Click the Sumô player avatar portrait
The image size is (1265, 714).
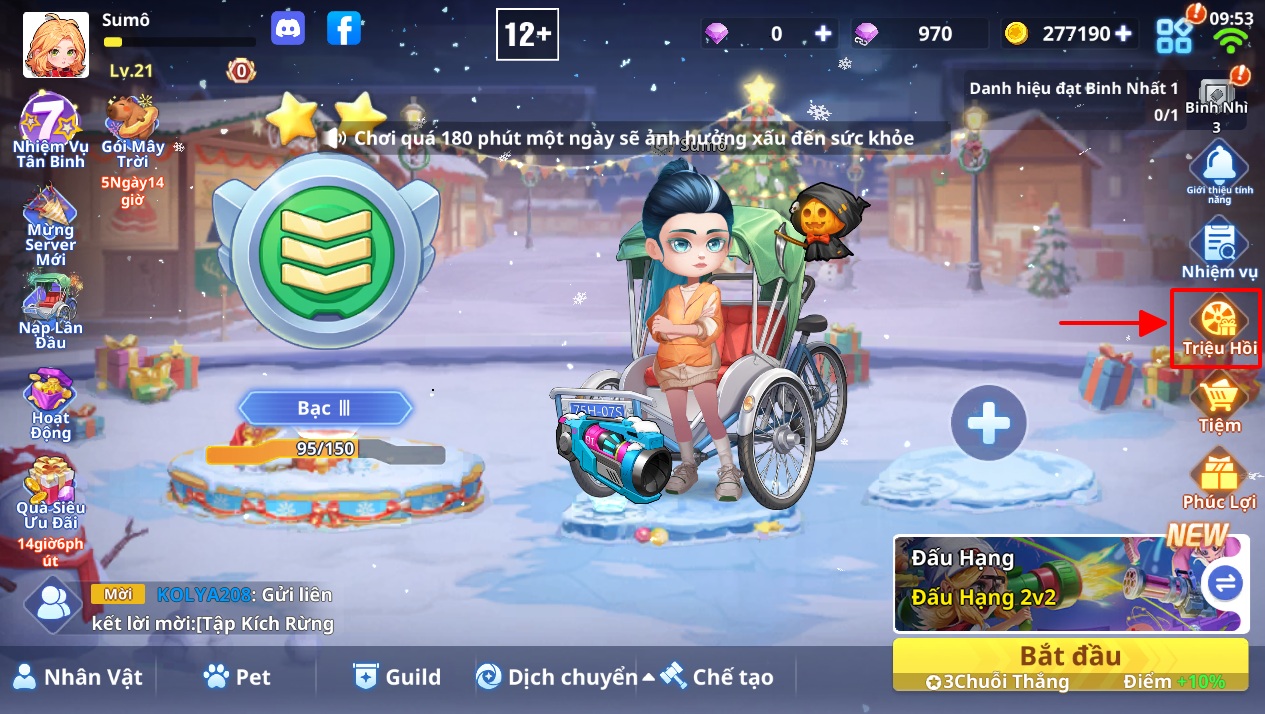[50, 45]
